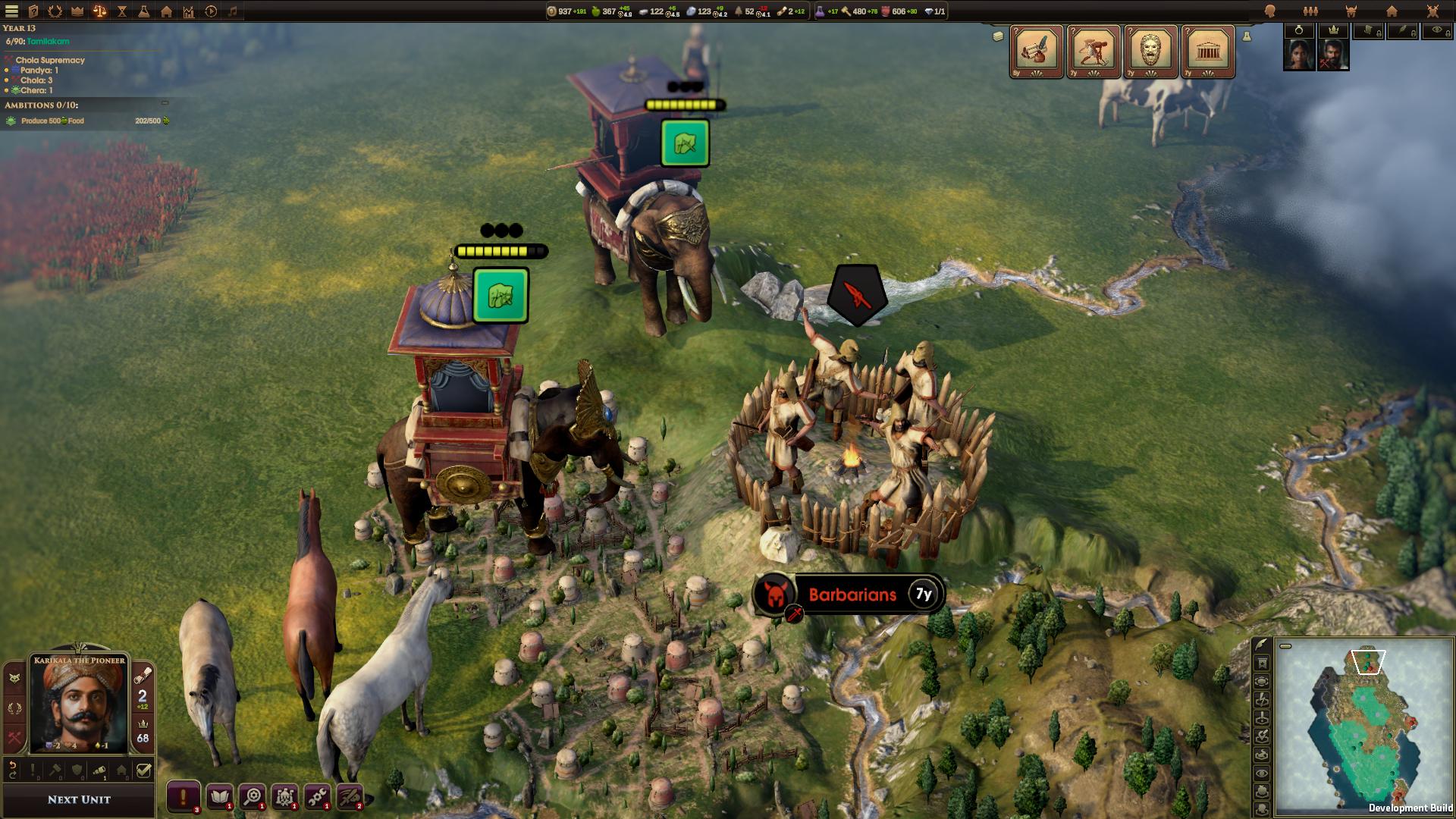The image size is (1456, 819).
Task: Open the wrench notification icon above the toolbar
Action: pyautogui.click(x=317, y=798)
